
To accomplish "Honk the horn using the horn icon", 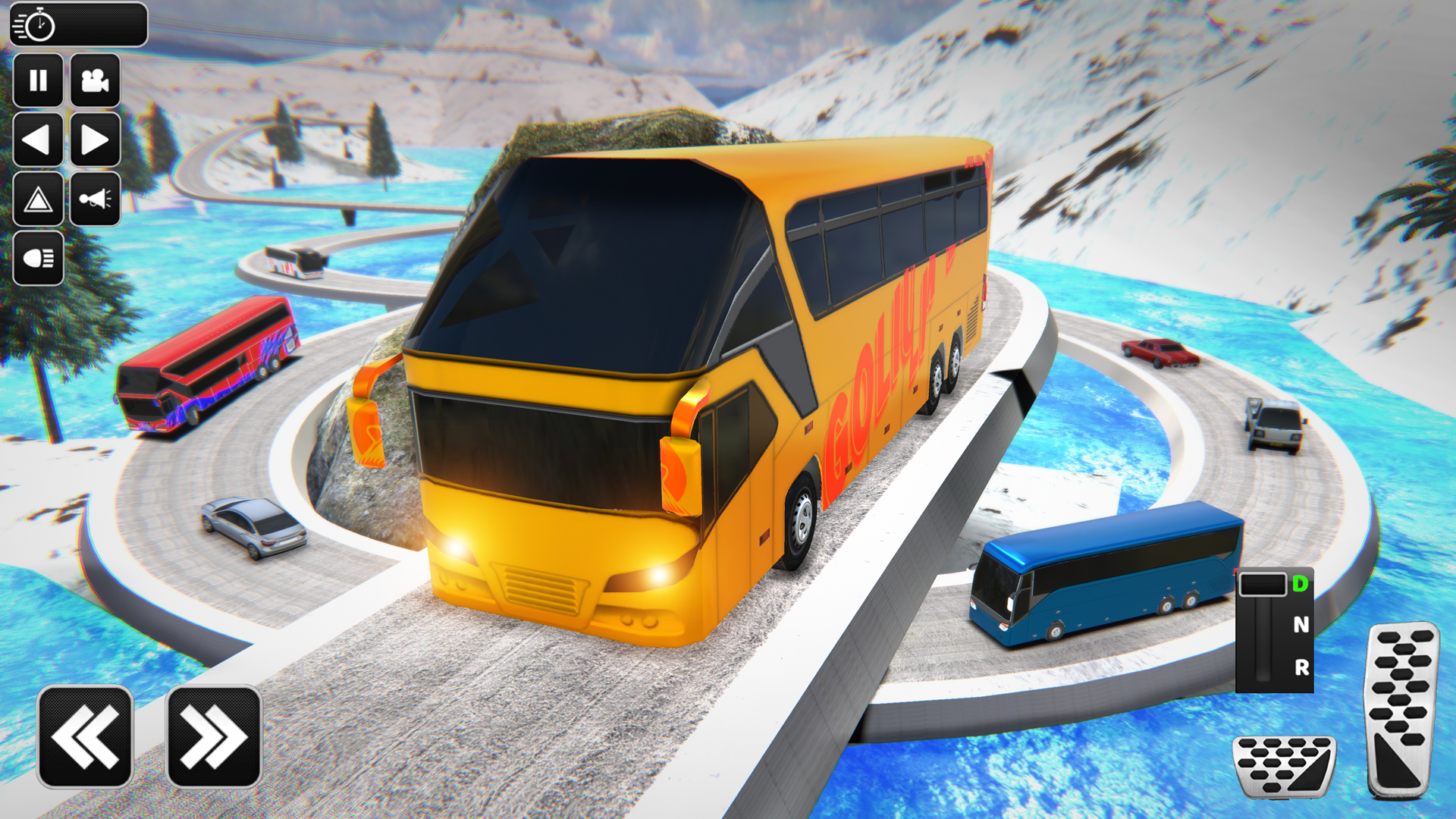I will point(95,199).
